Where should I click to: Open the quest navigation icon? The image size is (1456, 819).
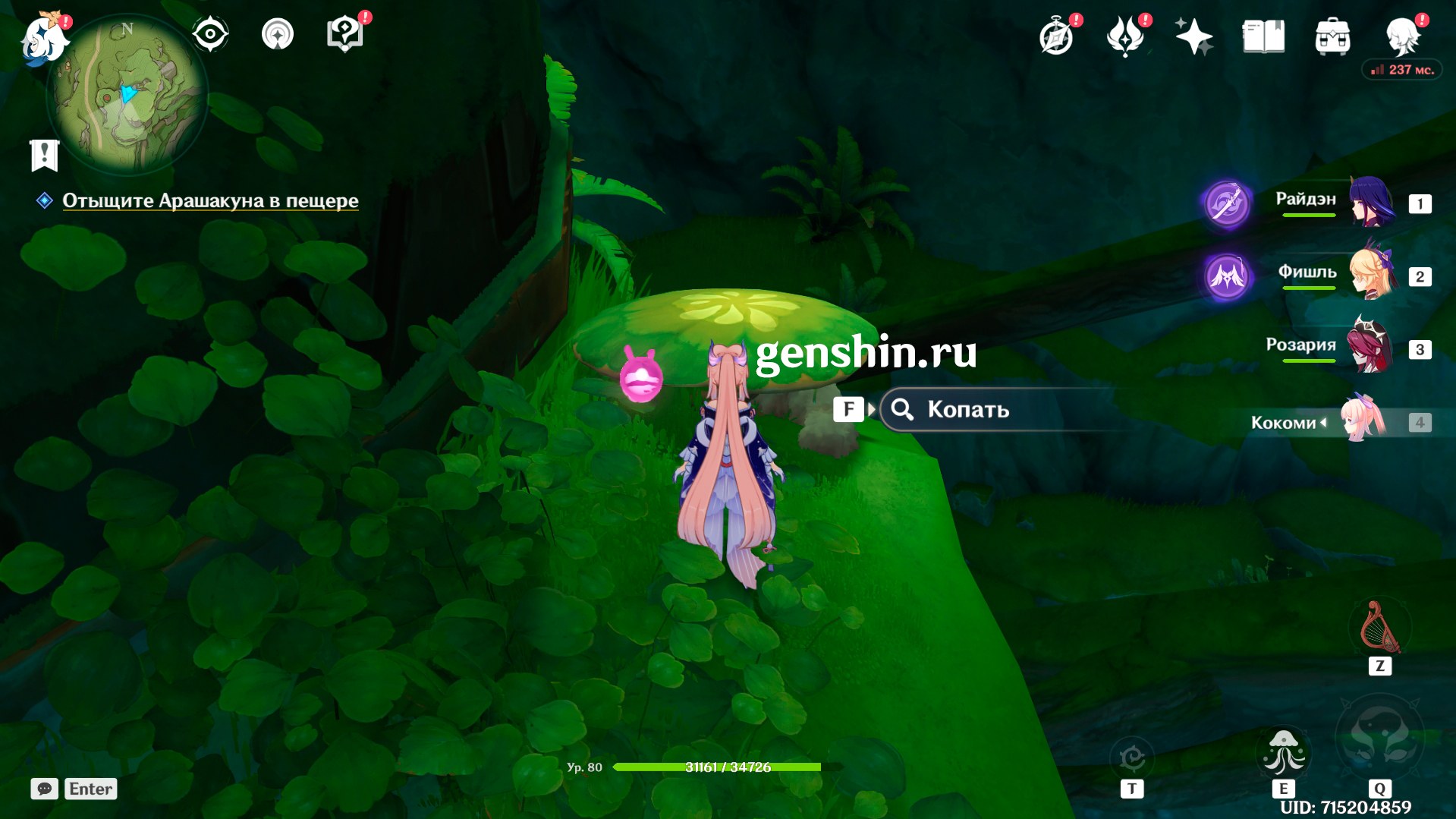pos(278,34)
